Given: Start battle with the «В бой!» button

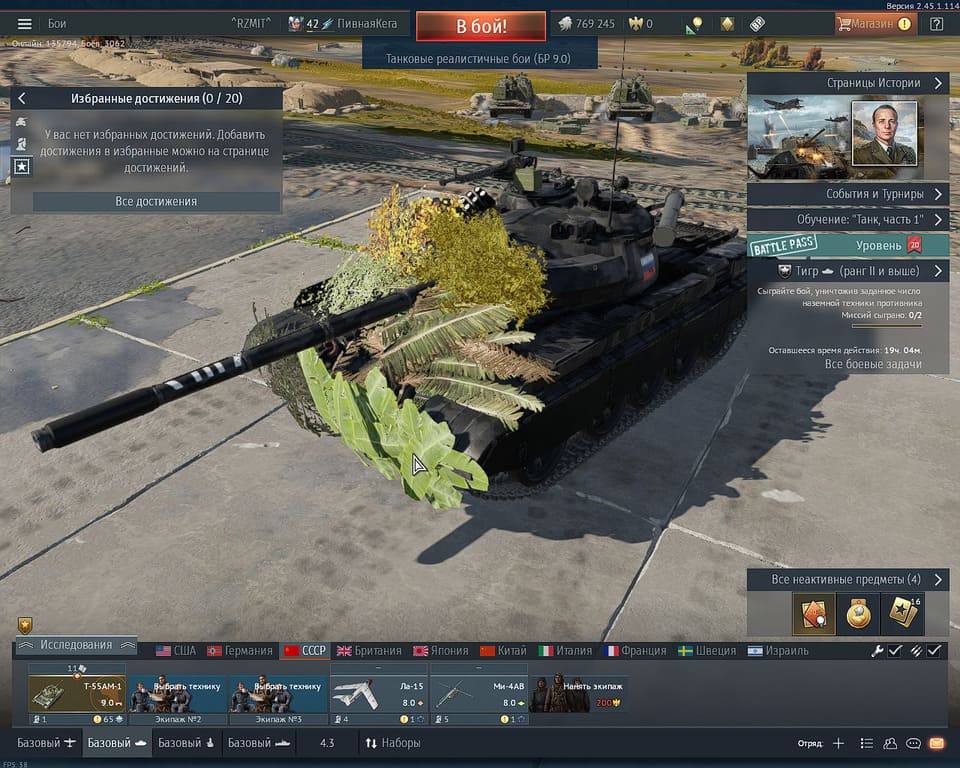Looking at the screenshot, I should 480,25.
